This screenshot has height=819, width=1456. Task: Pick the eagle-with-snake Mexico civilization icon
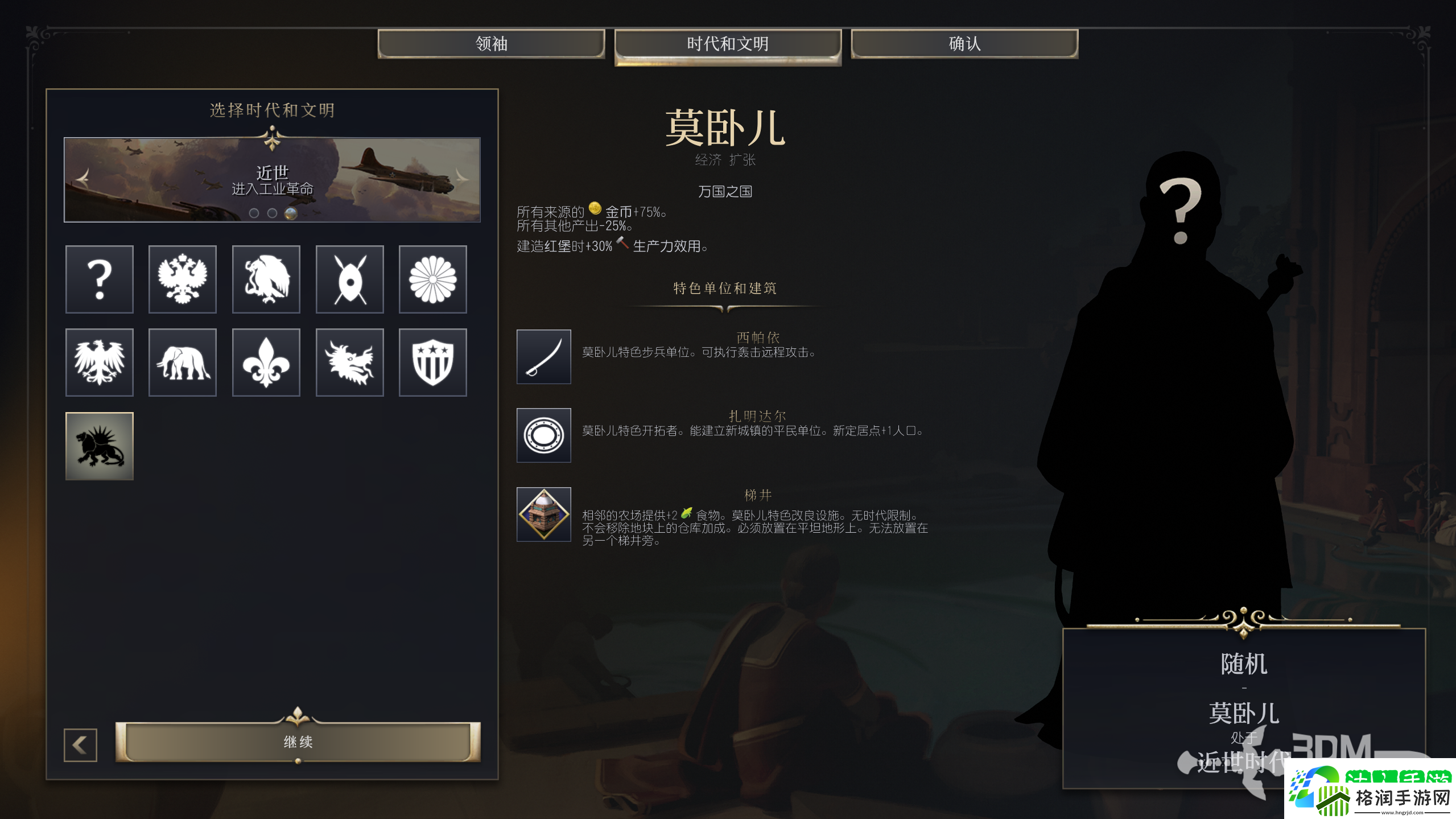click(266, 279)
